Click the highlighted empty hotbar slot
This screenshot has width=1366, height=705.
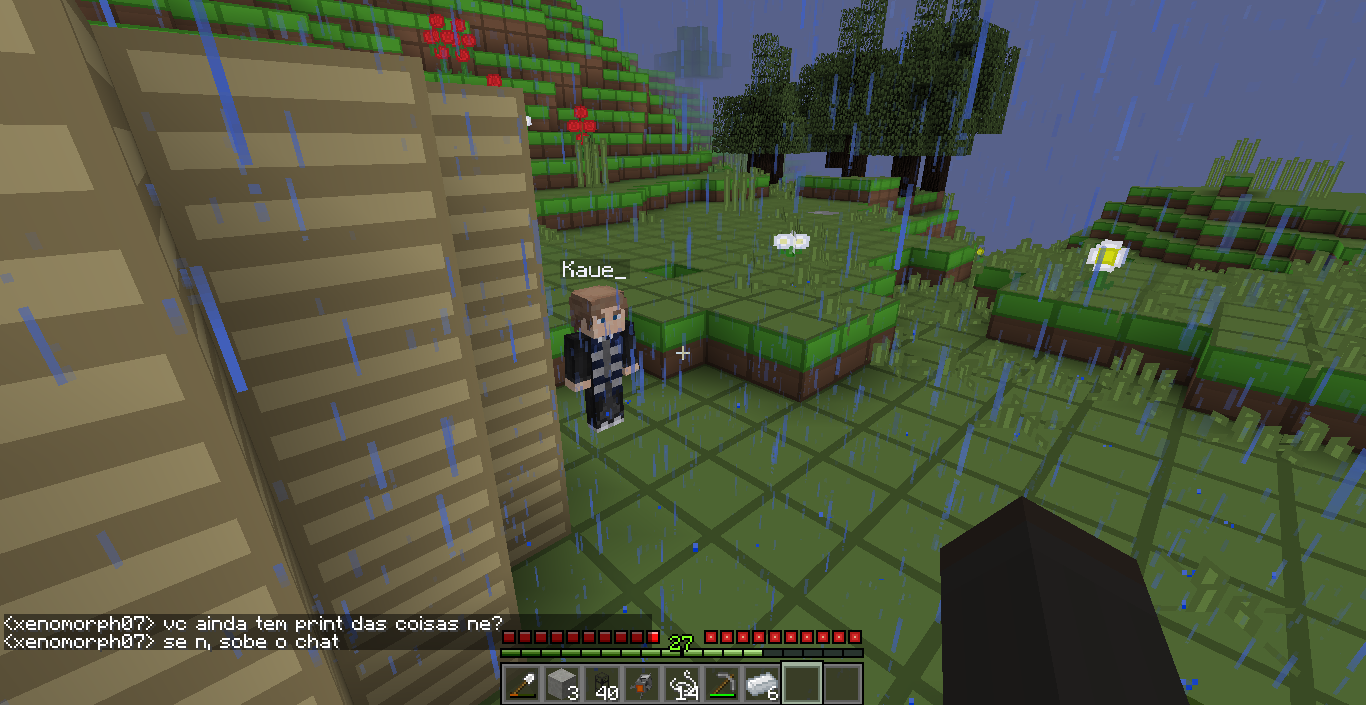click(802, 684)
